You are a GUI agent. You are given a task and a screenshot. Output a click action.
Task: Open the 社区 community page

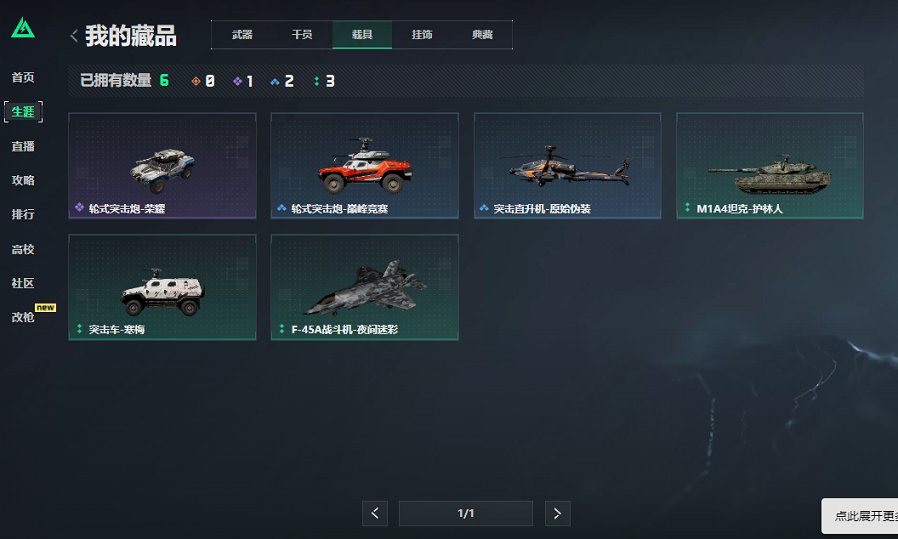coord(23,283)
